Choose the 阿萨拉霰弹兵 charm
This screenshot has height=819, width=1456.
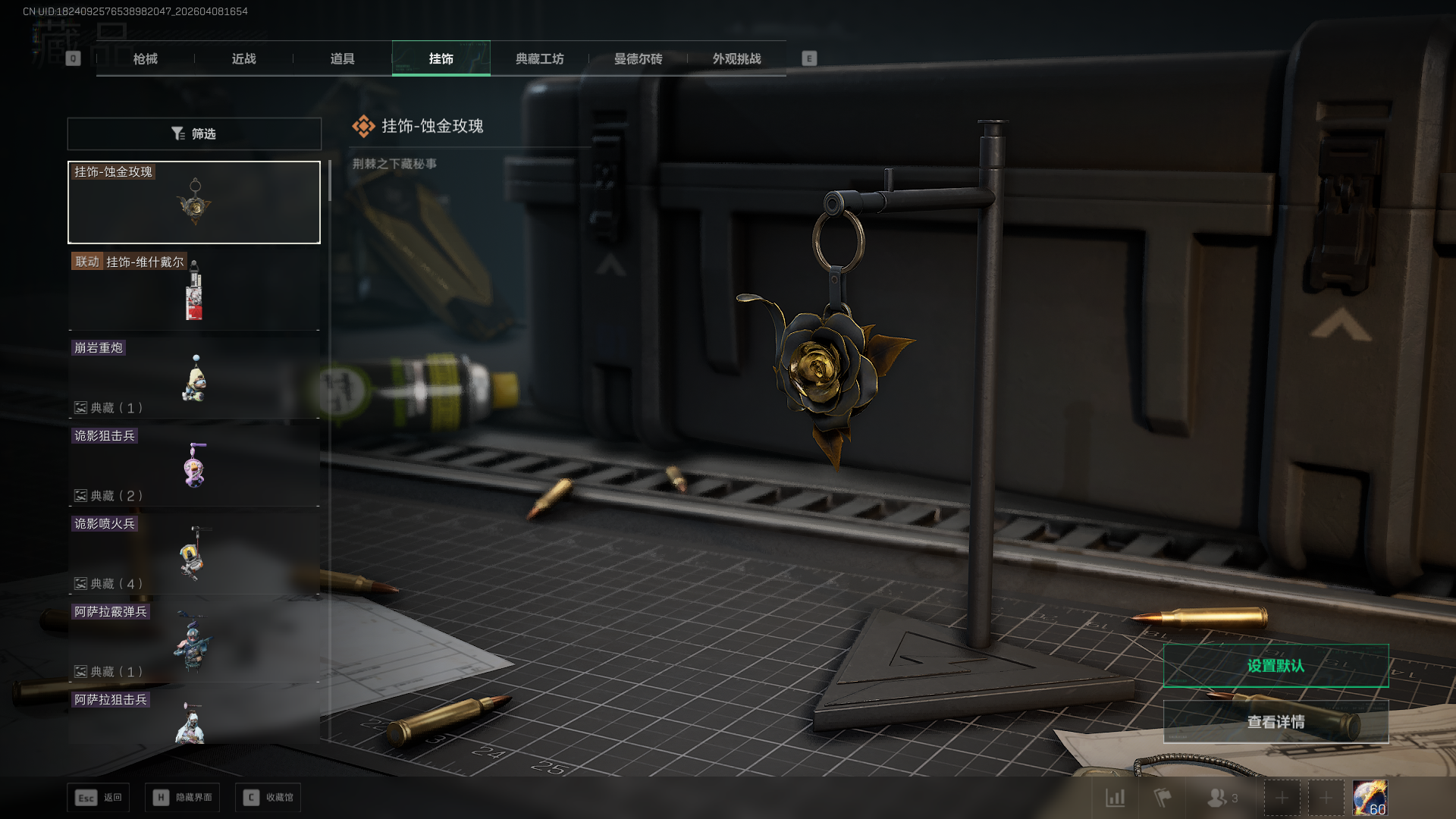pos(194,642)
